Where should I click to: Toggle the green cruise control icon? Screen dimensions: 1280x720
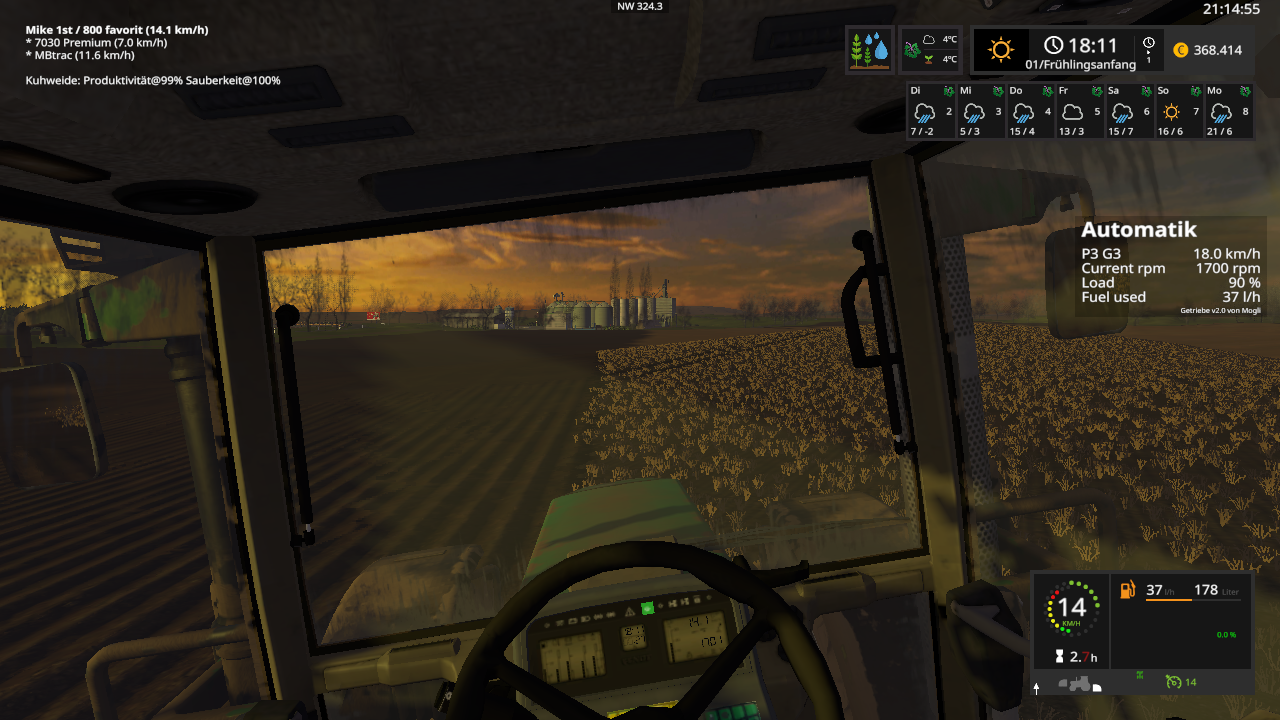[1173, 682]
